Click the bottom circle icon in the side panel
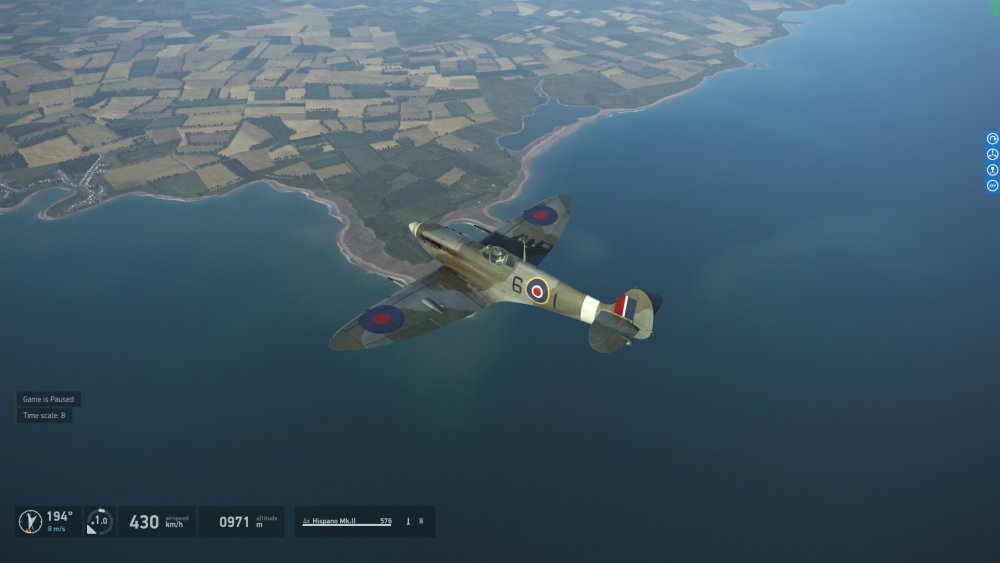The height and width of the screenshot is (563, 1000). click(993, 185)
